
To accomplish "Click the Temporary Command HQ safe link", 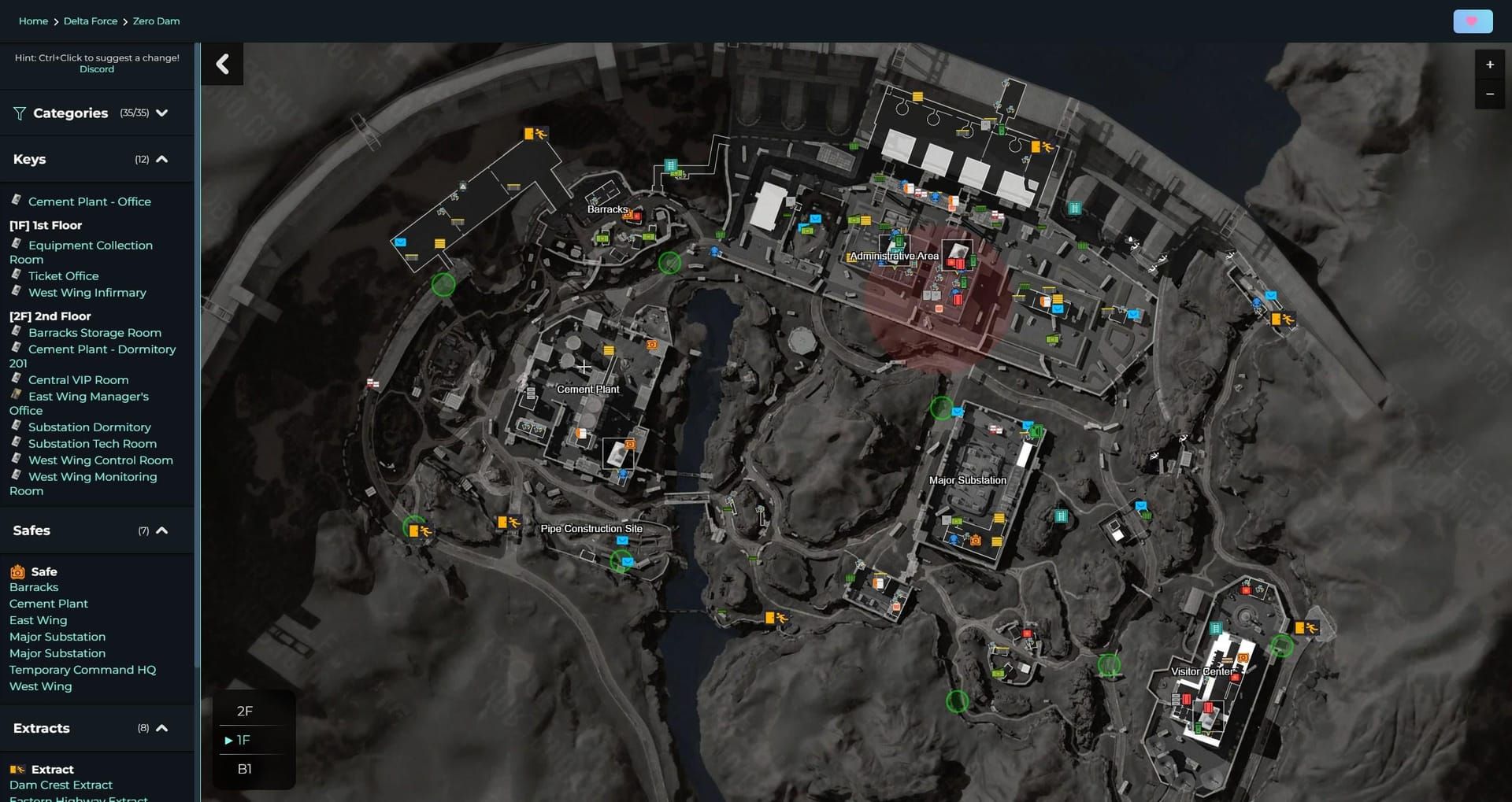I will click(82, 669).
